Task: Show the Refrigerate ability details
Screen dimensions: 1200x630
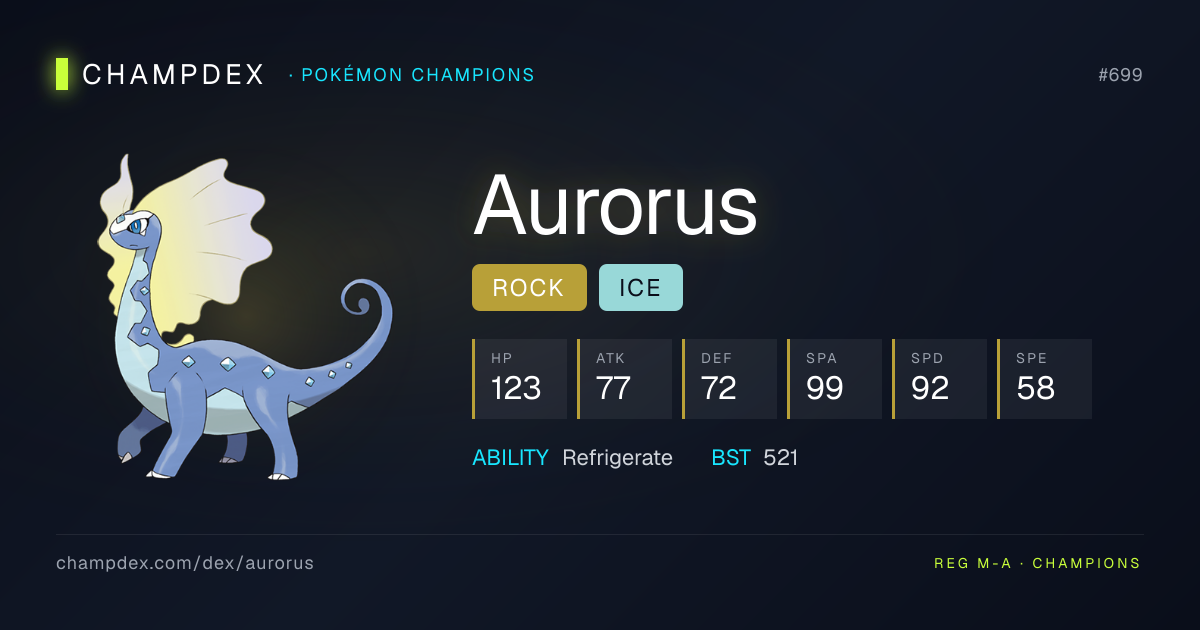Action: 617,458
